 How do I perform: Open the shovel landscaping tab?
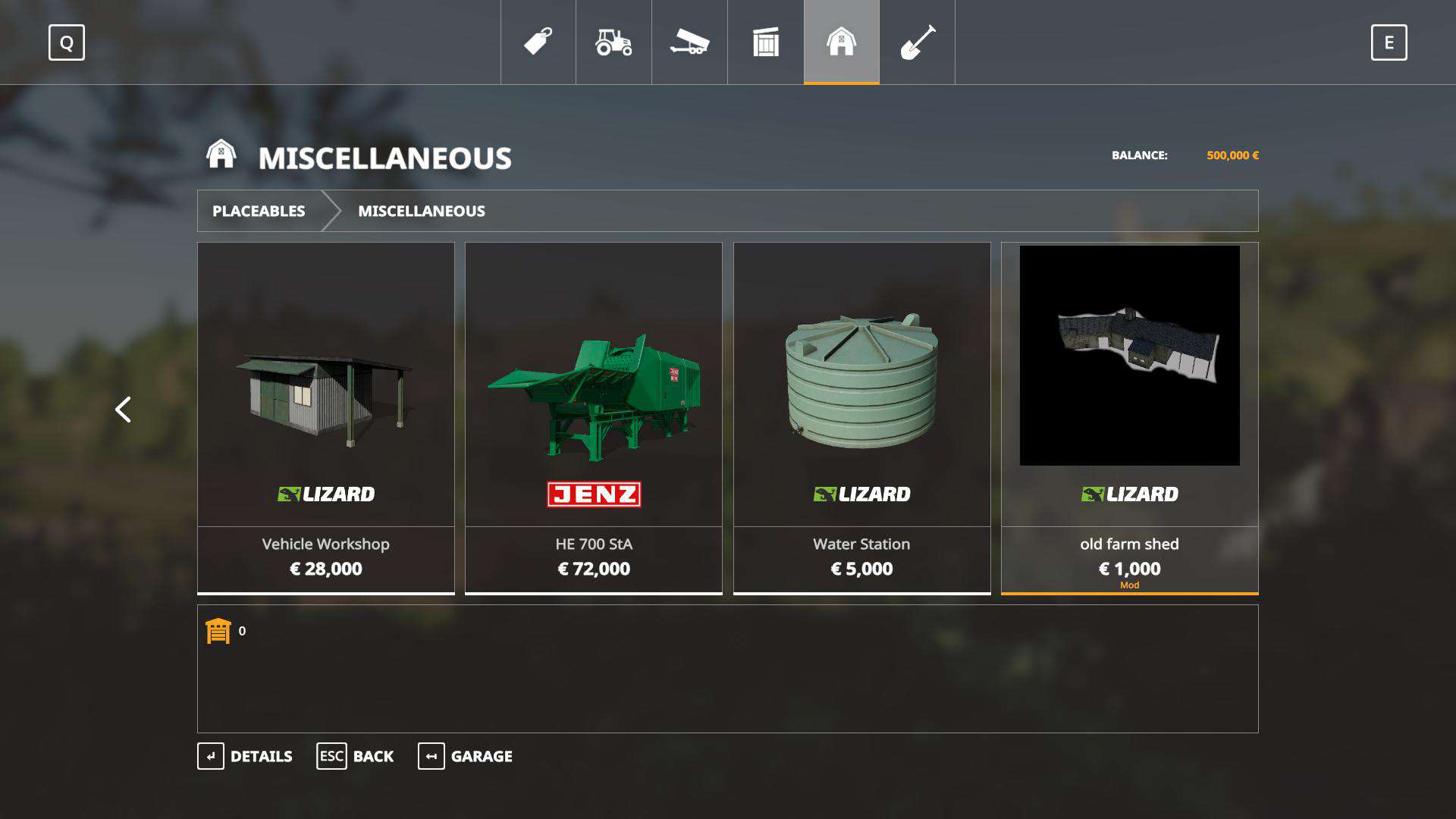click(917, 42)
